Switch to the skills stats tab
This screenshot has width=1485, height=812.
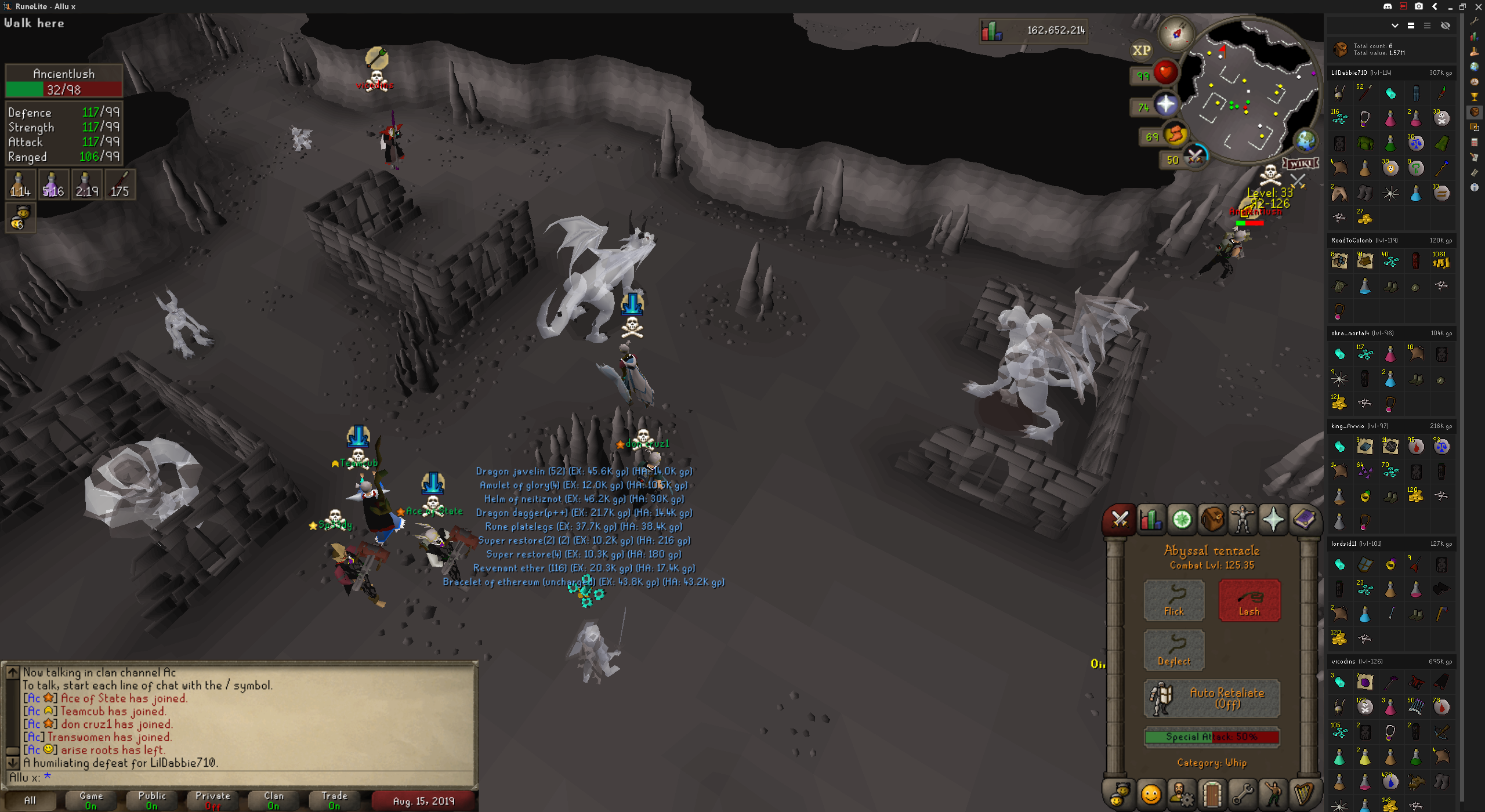[1151, 519]
